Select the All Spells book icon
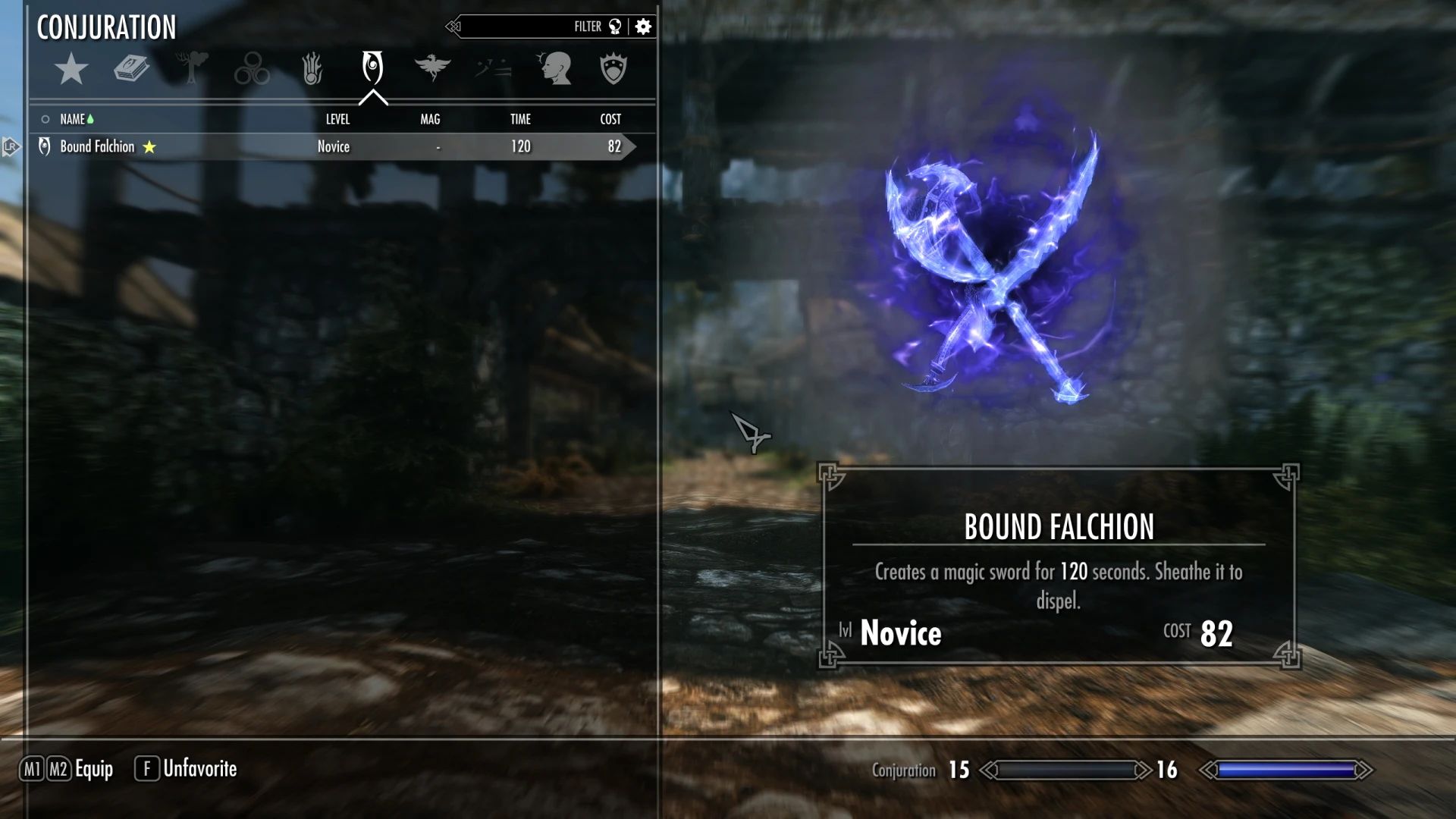Screen dimensions: 1456x819 pos(130,68)
